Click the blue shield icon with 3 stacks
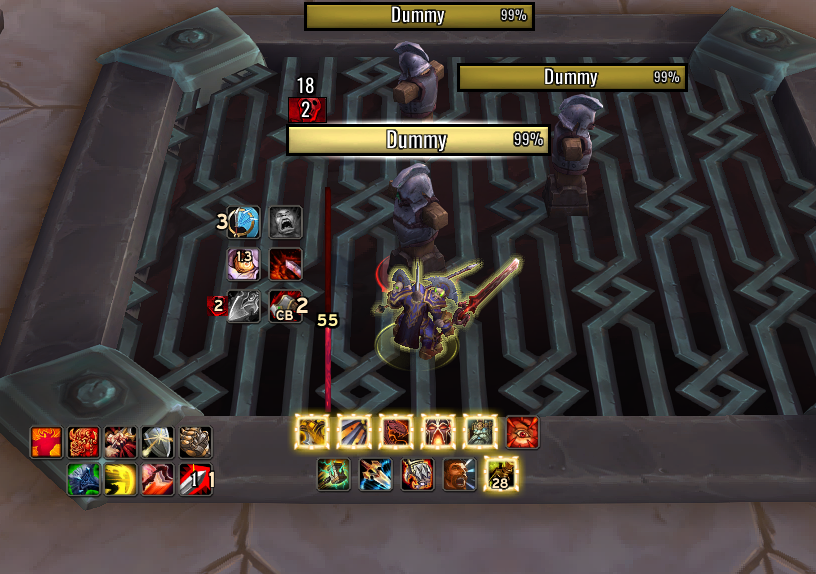The height and width of the screenshot is (574, 816). [244, 222]
